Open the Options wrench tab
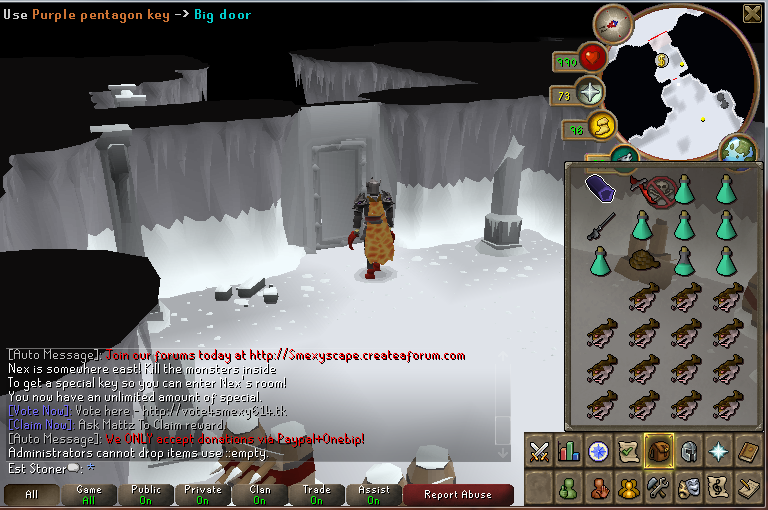The image size is (768, 510). [x=658, y=488]
